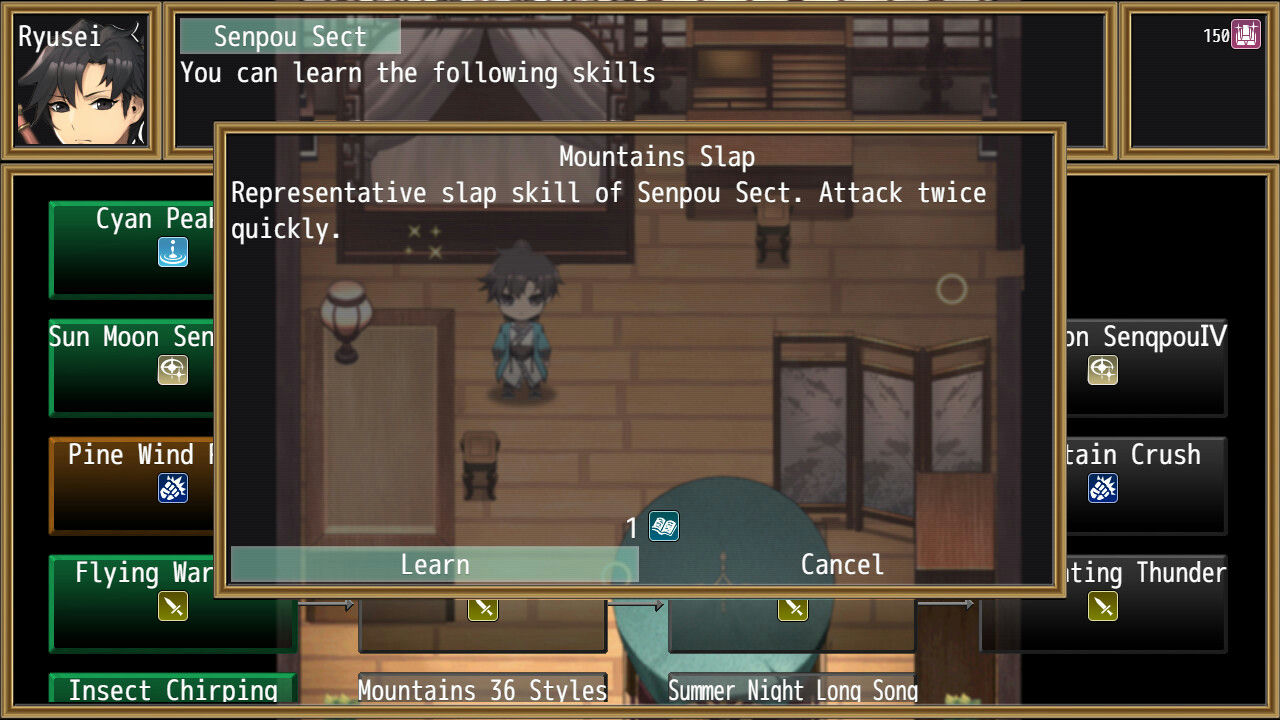Click the Learn button to learn Mountains Slap
Screen dimensions: 1280x720
click(434, 564)
